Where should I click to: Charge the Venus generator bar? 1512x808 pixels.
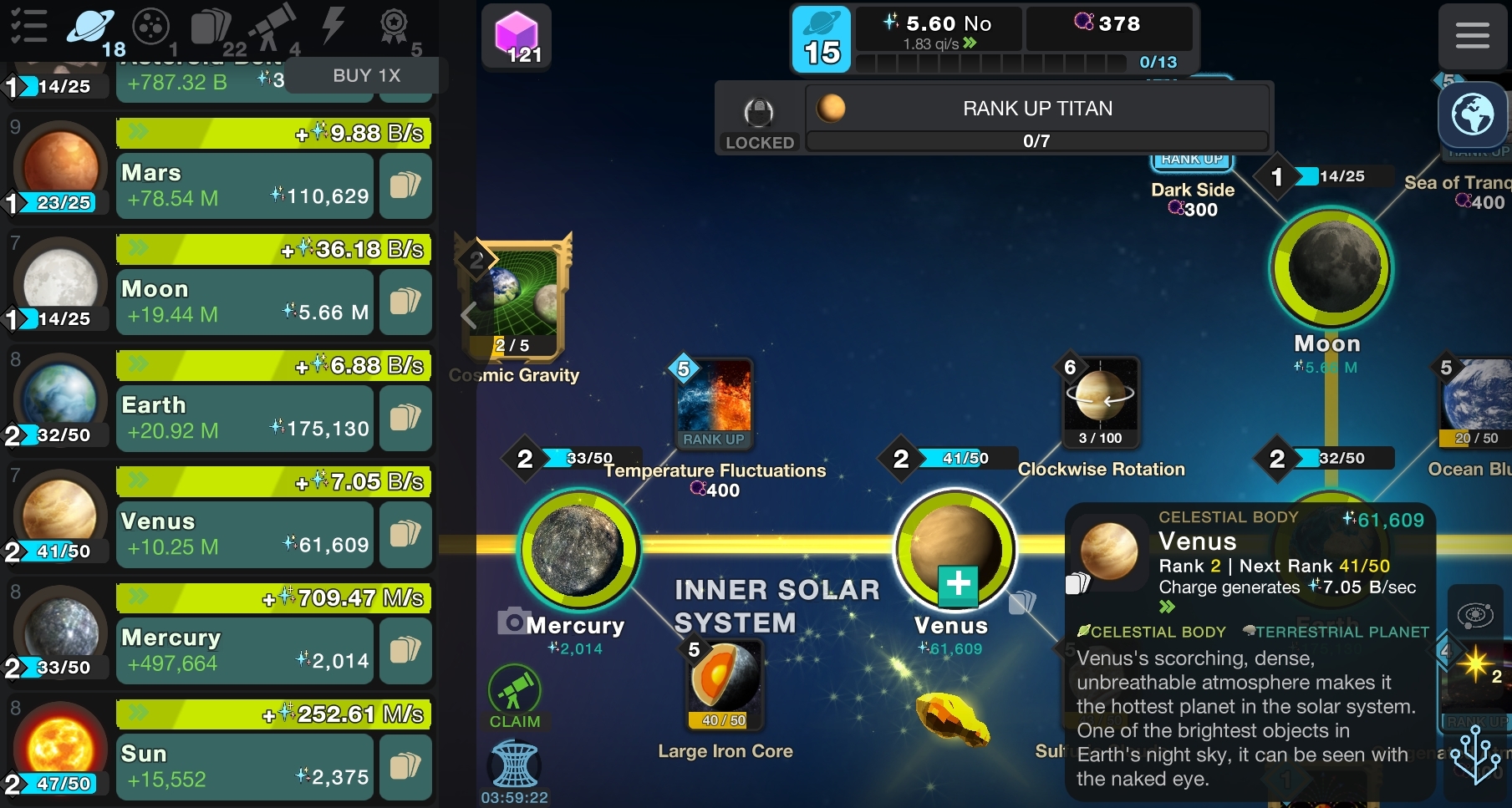tap(273, 482)
